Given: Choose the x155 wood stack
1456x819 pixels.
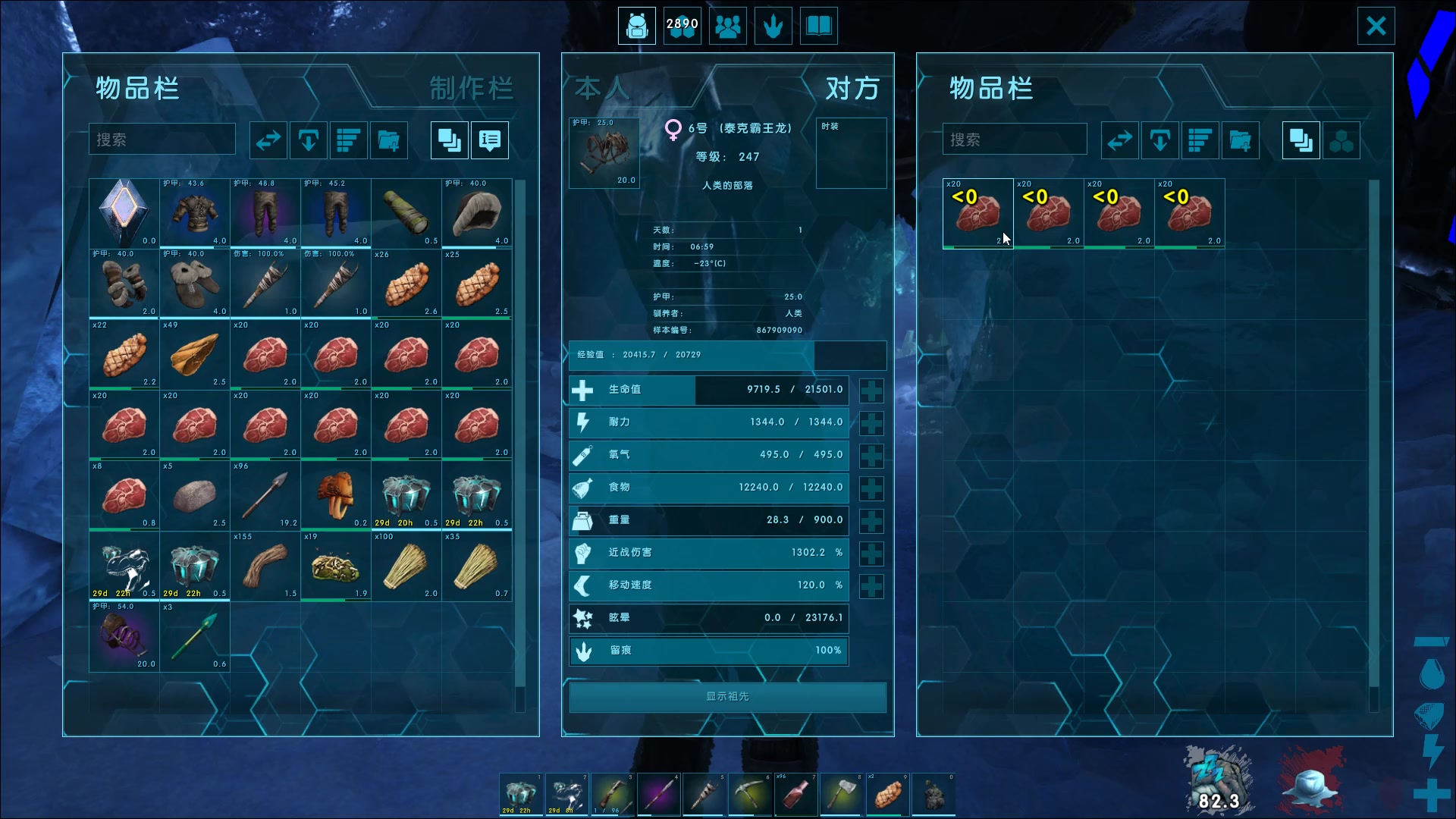Looking at the screenshot, I should (265, 566).
